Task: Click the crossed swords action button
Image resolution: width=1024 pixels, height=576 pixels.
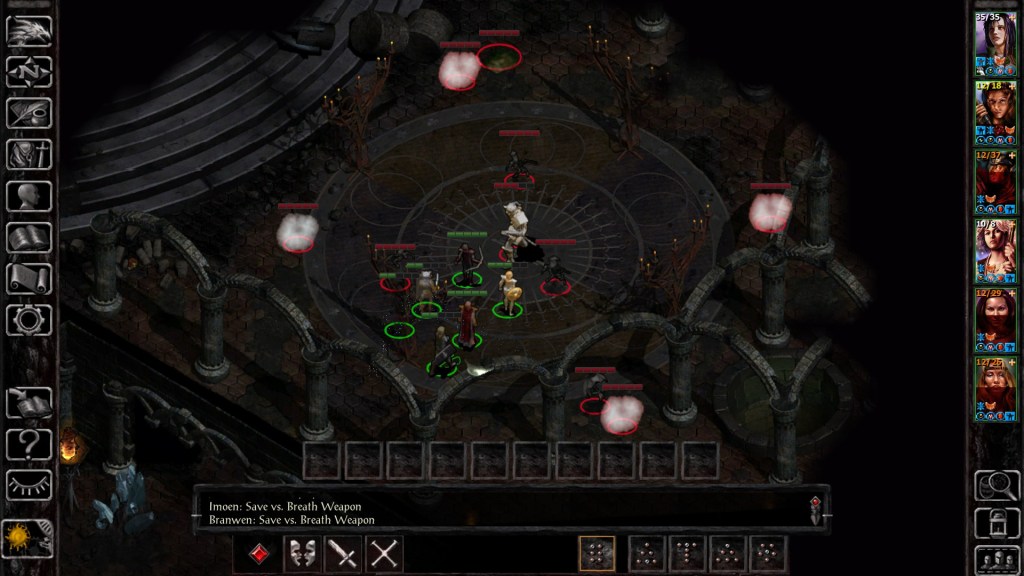Action: (384, 553)
